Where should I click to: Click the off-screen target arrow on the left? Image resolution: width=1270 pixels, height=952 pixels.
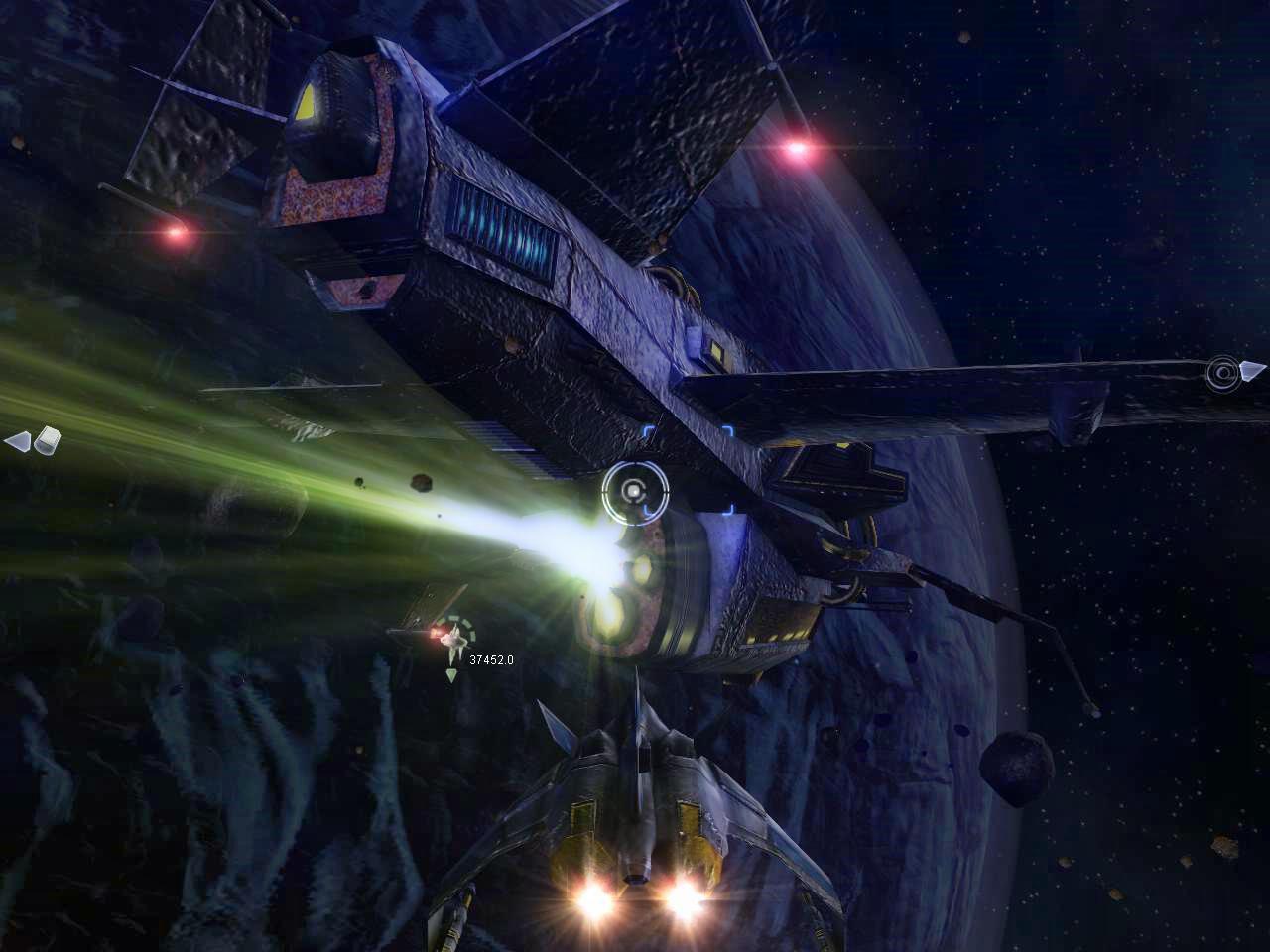18,441
